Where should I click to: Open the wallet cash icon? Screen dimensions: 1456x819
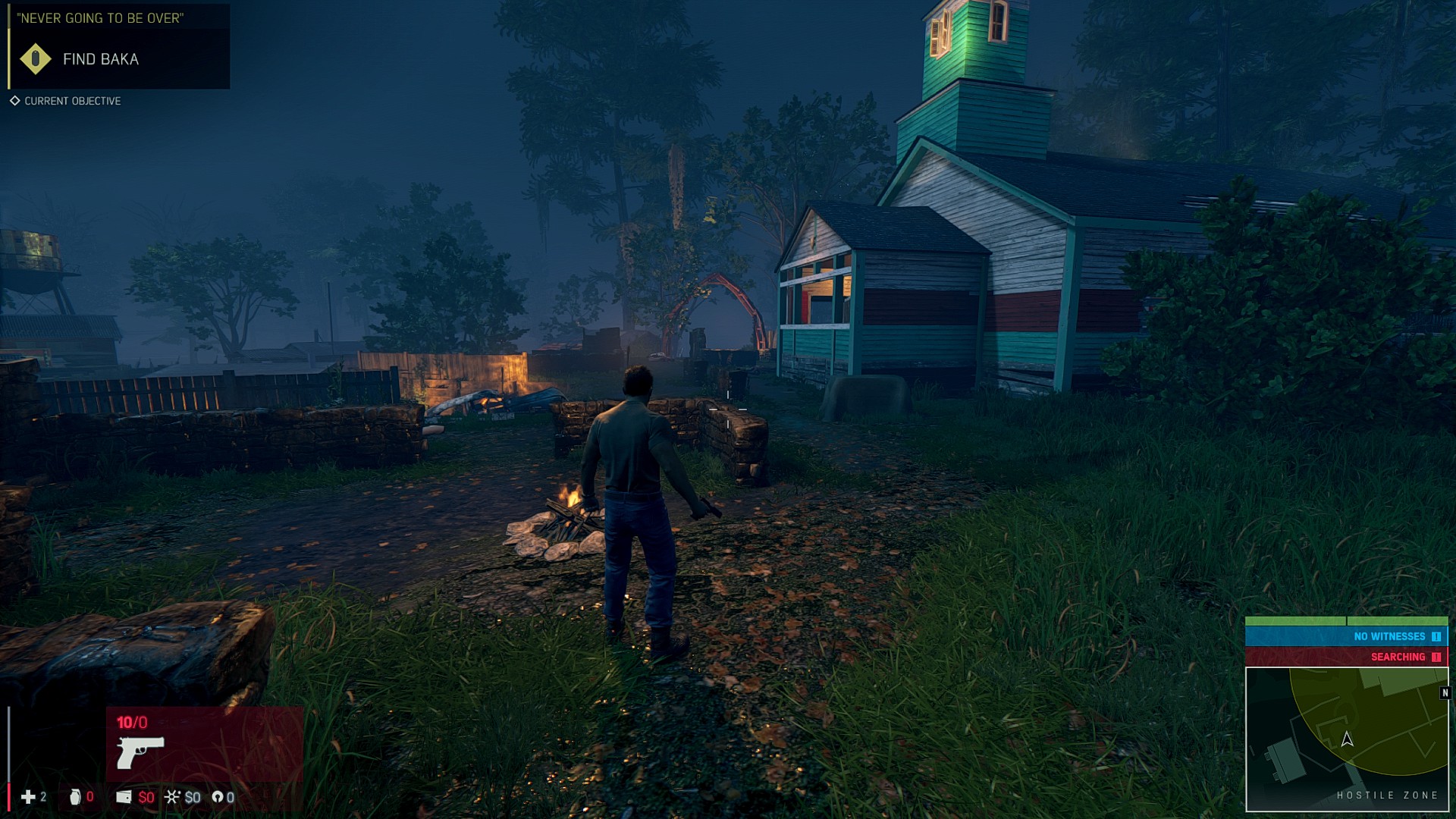(124, 796)
